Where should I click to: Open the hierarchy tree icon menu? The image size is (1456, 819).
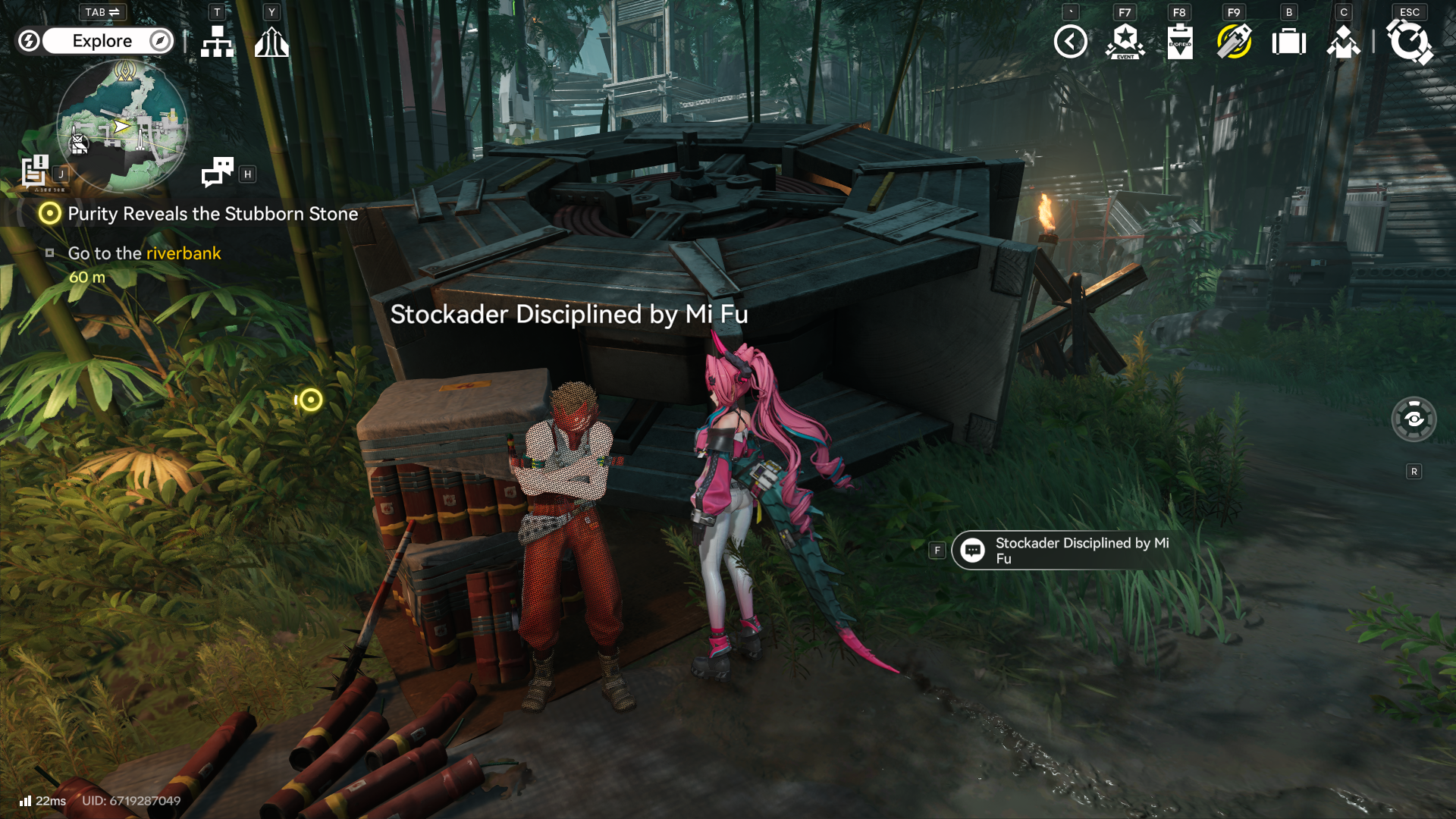217,42
